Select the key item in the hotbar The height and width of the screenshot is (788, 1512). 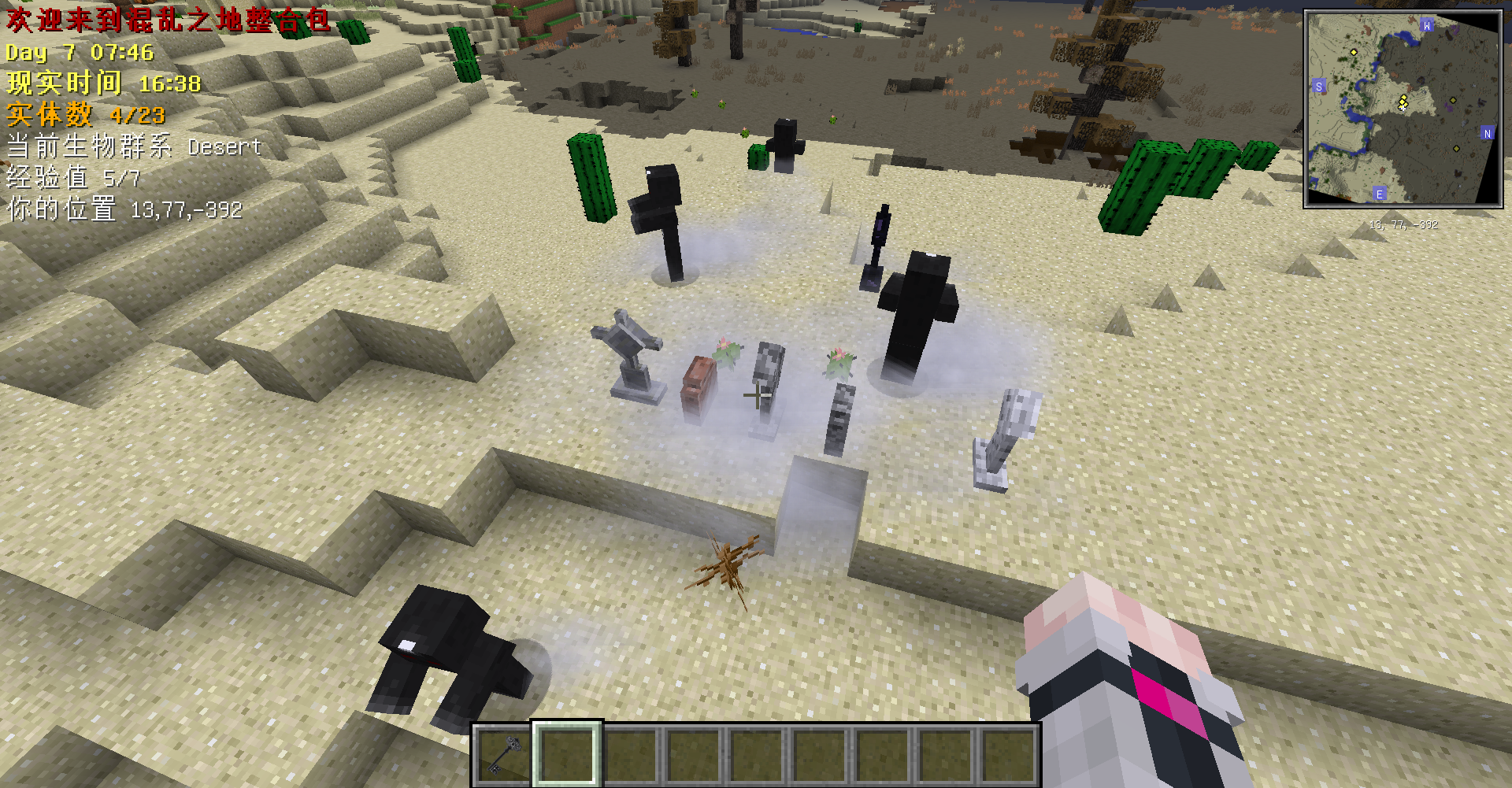tap(502, 753)
